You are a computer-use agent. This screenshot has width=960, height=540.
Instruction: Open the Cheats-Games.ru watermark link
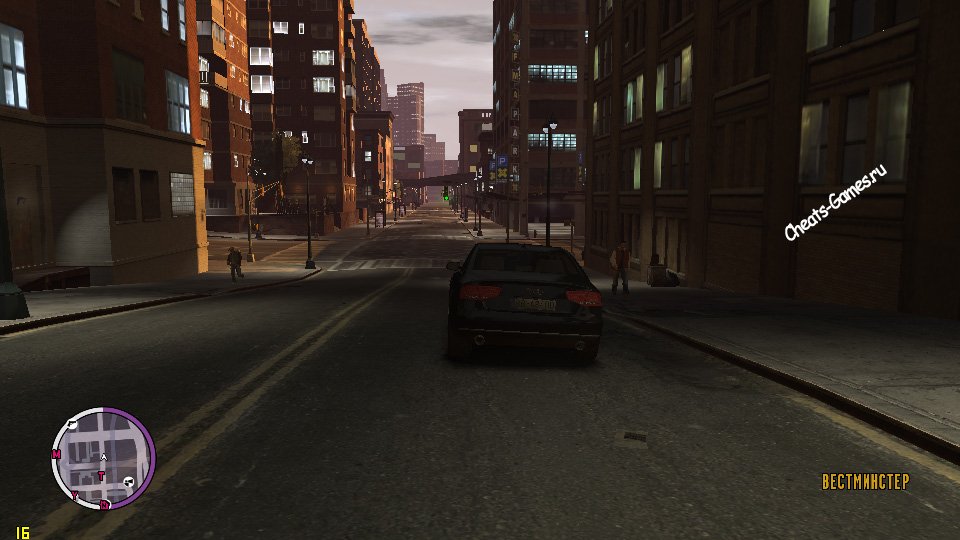pos(836,204)
